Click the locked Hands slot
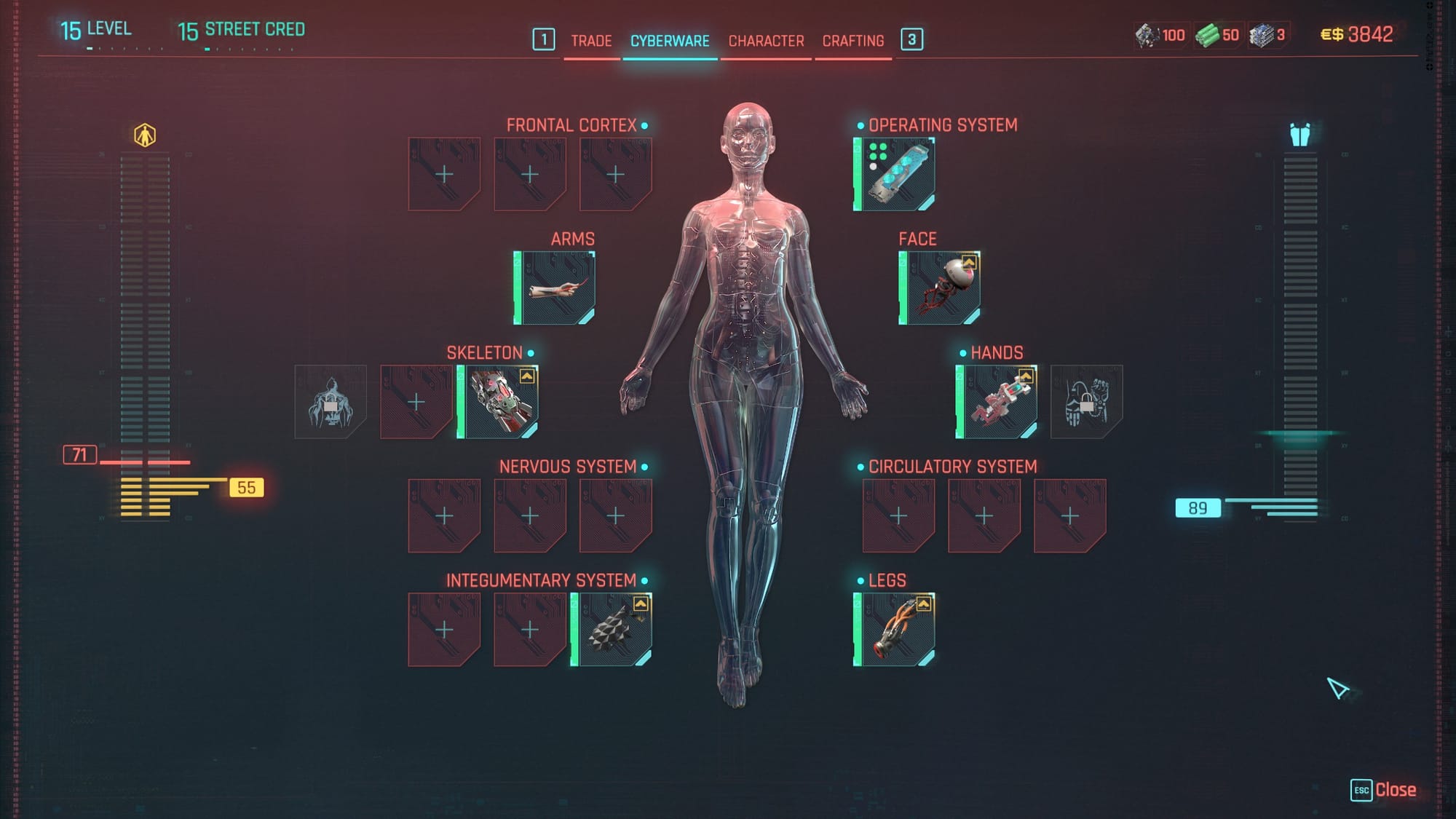The height and width of the screenshot is (819, 1456). (1086, 402)
